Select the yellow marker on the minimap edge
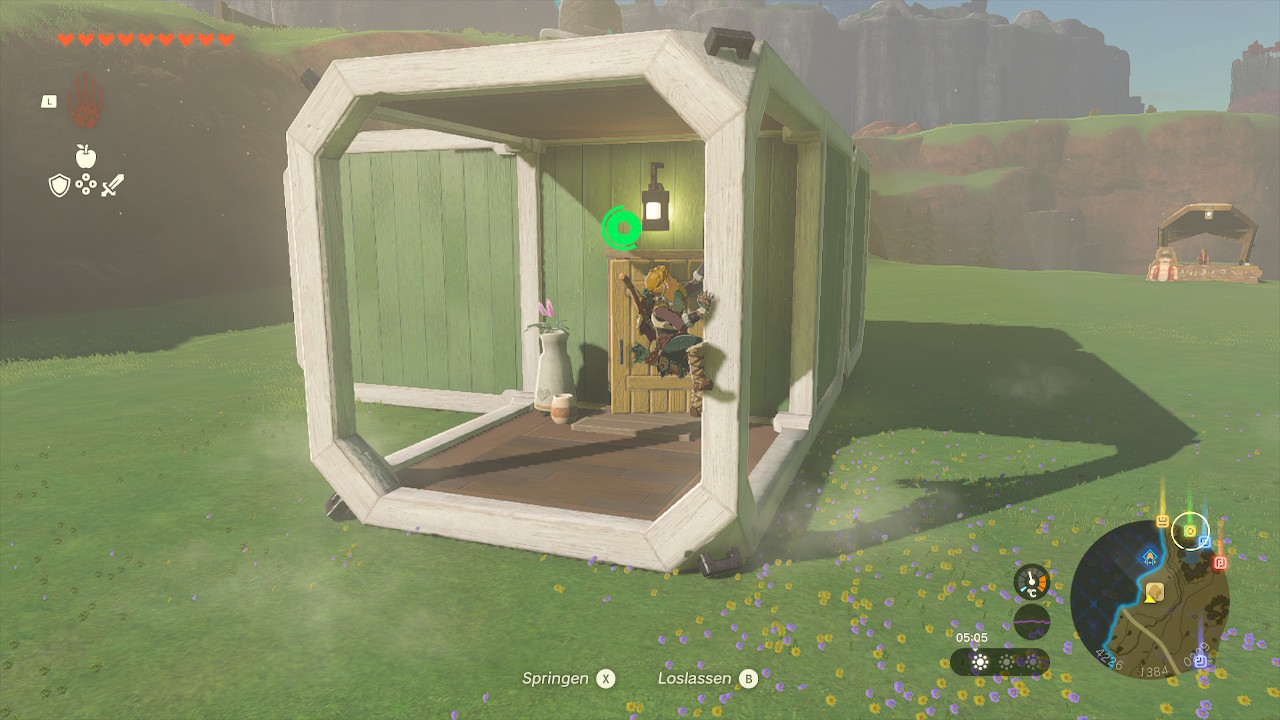This screenshot has height=720, width=1280. click(1163, 521)
